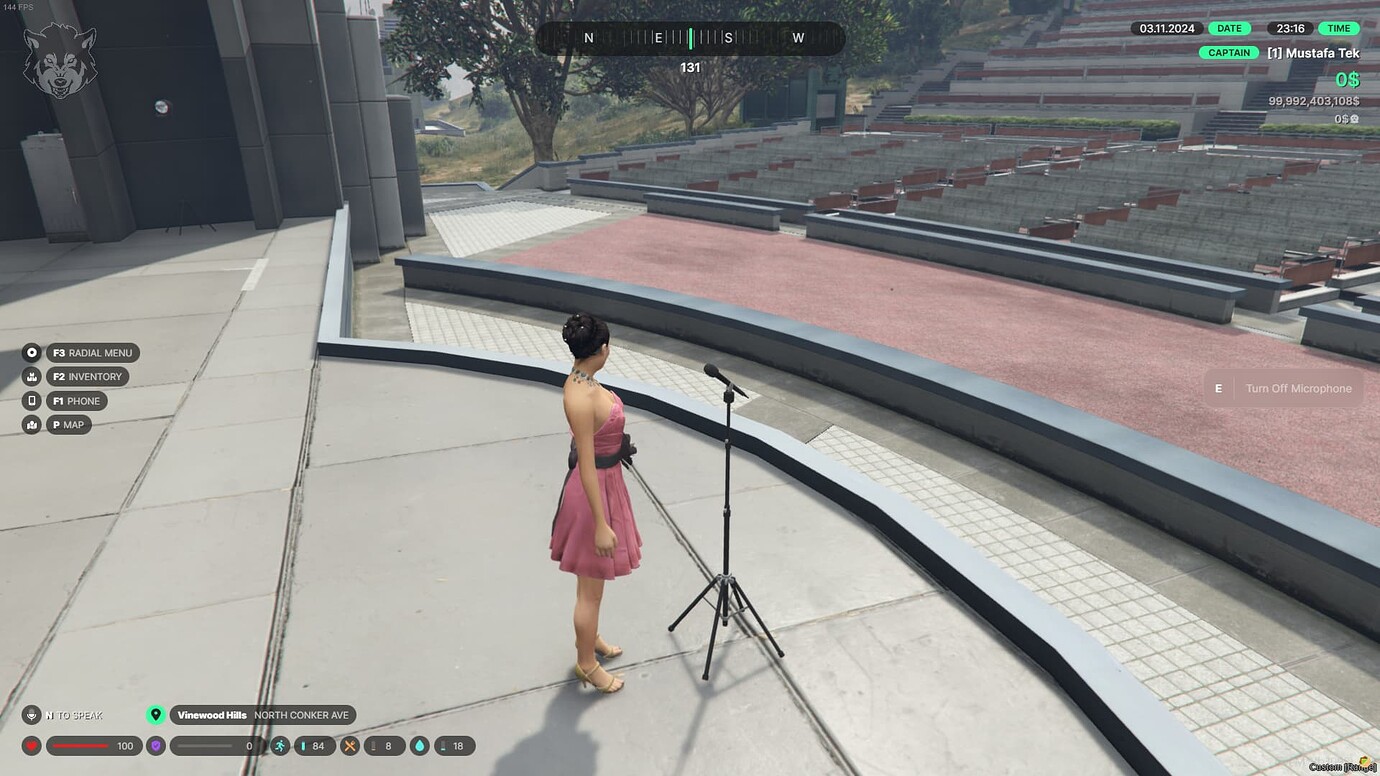
Task: Open the P Map option
Action: tap(67, 424)
